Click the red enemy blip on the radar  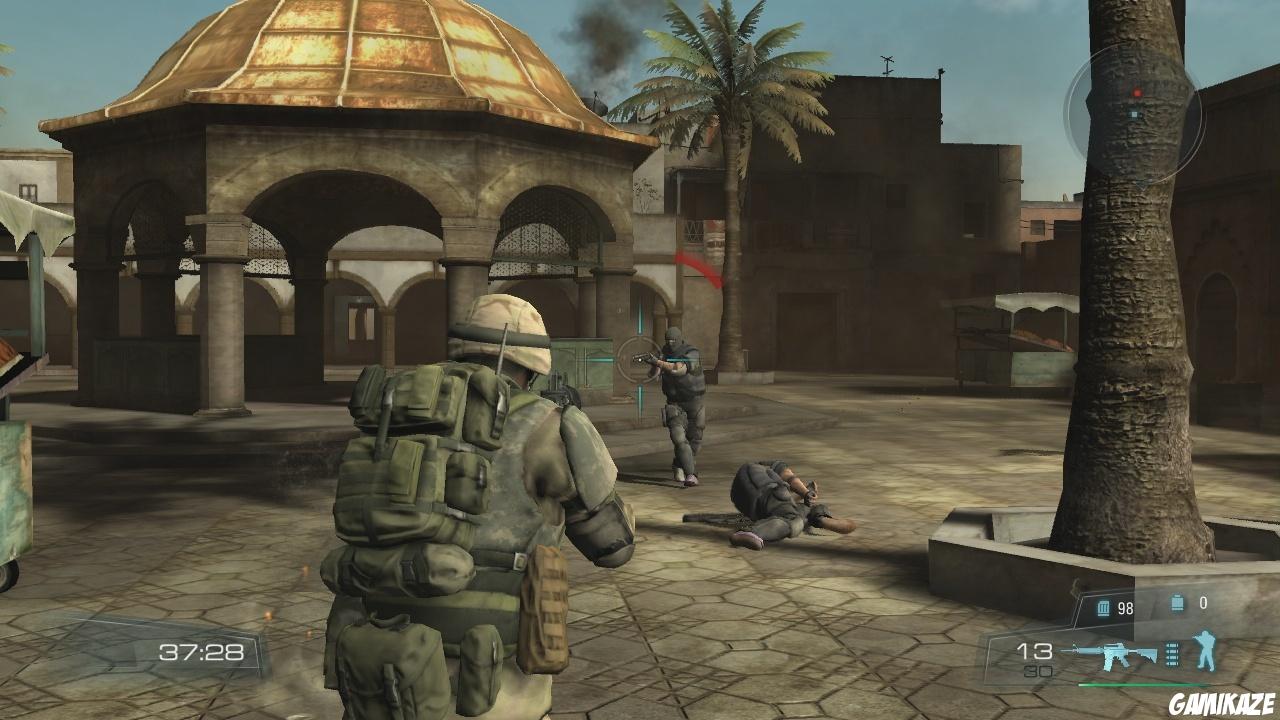[x=1137, y=93]
